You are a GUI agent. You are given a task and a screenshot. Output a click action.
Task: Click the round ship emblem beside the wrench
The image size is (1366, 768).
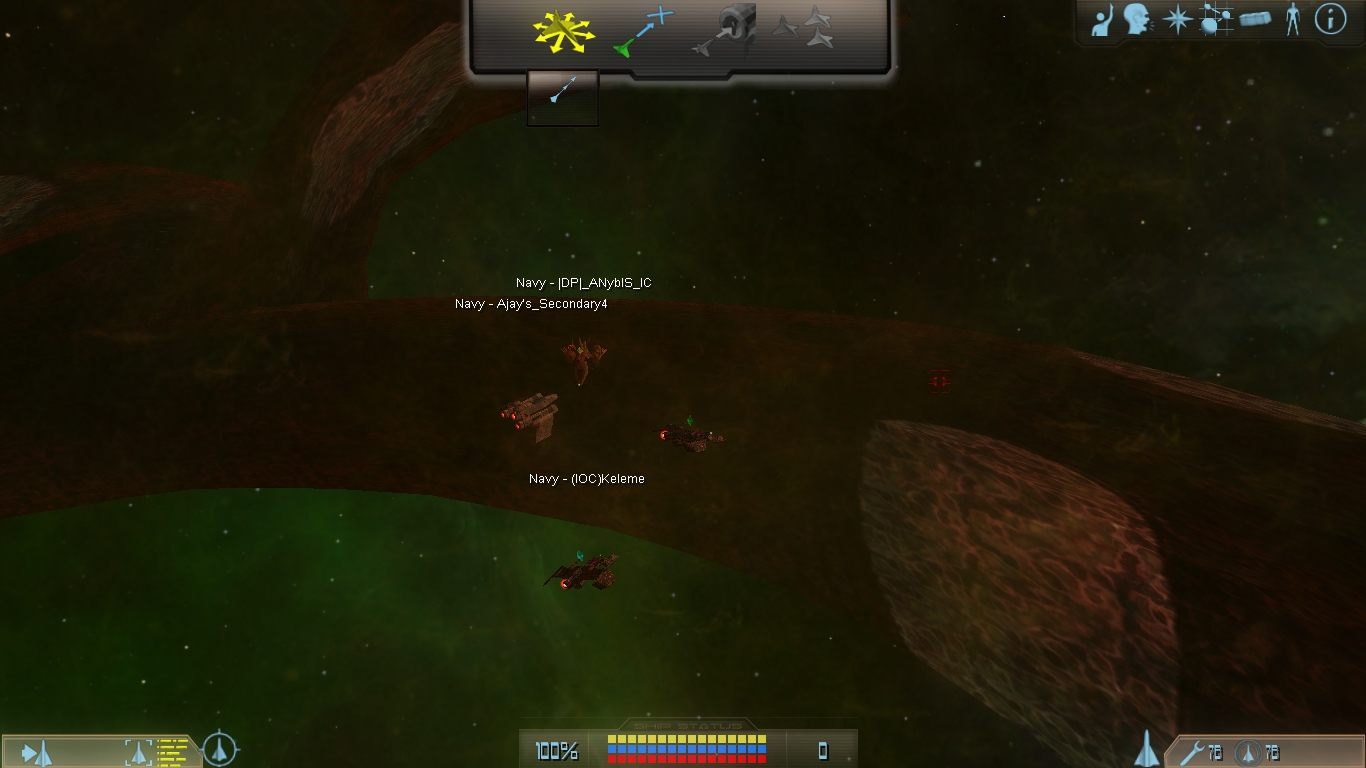[x=1247, y=753]
